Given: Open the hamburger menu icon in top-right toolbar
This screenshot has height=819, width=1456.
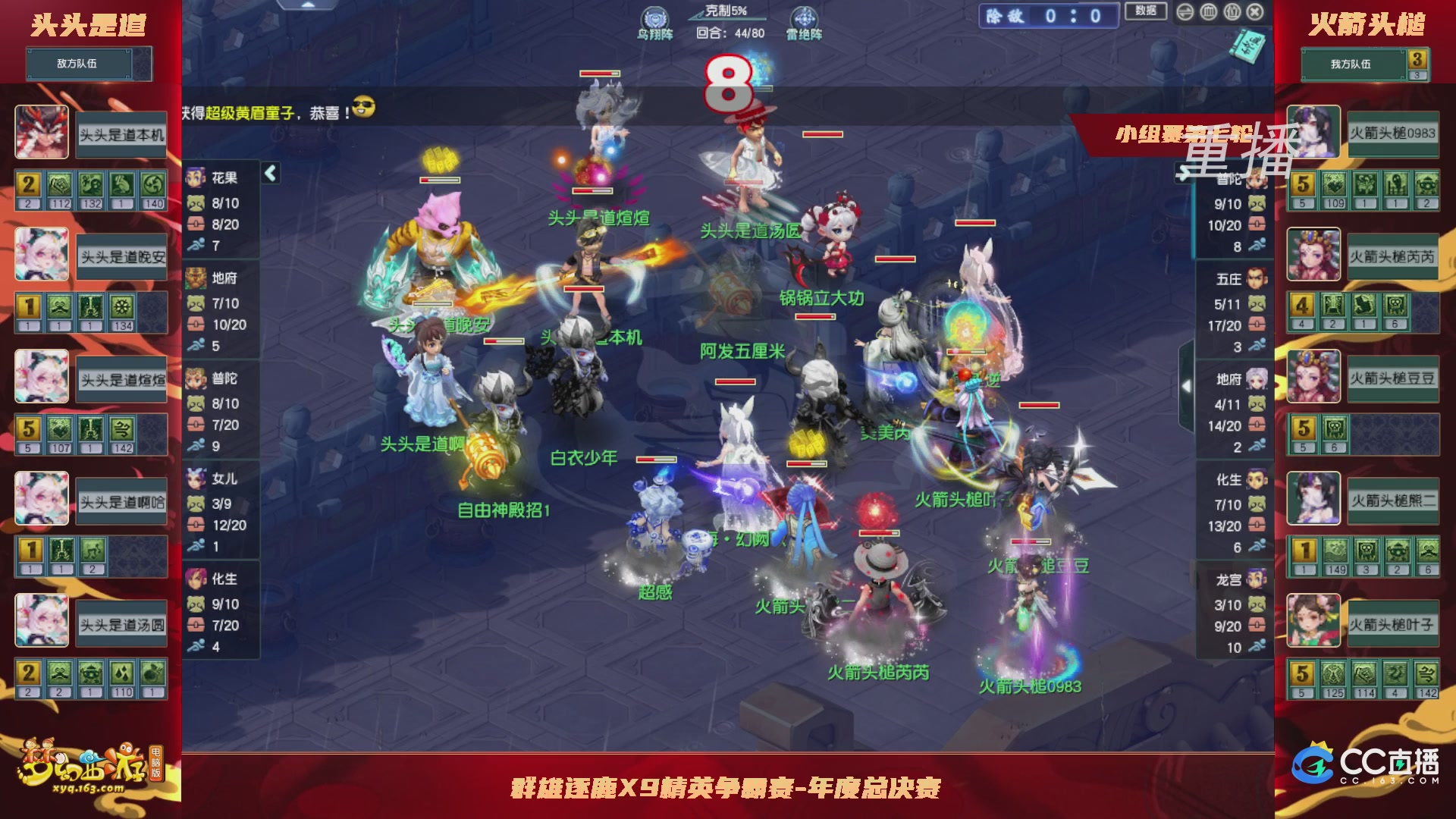Looking at the screenshot, I should 1185,11.
